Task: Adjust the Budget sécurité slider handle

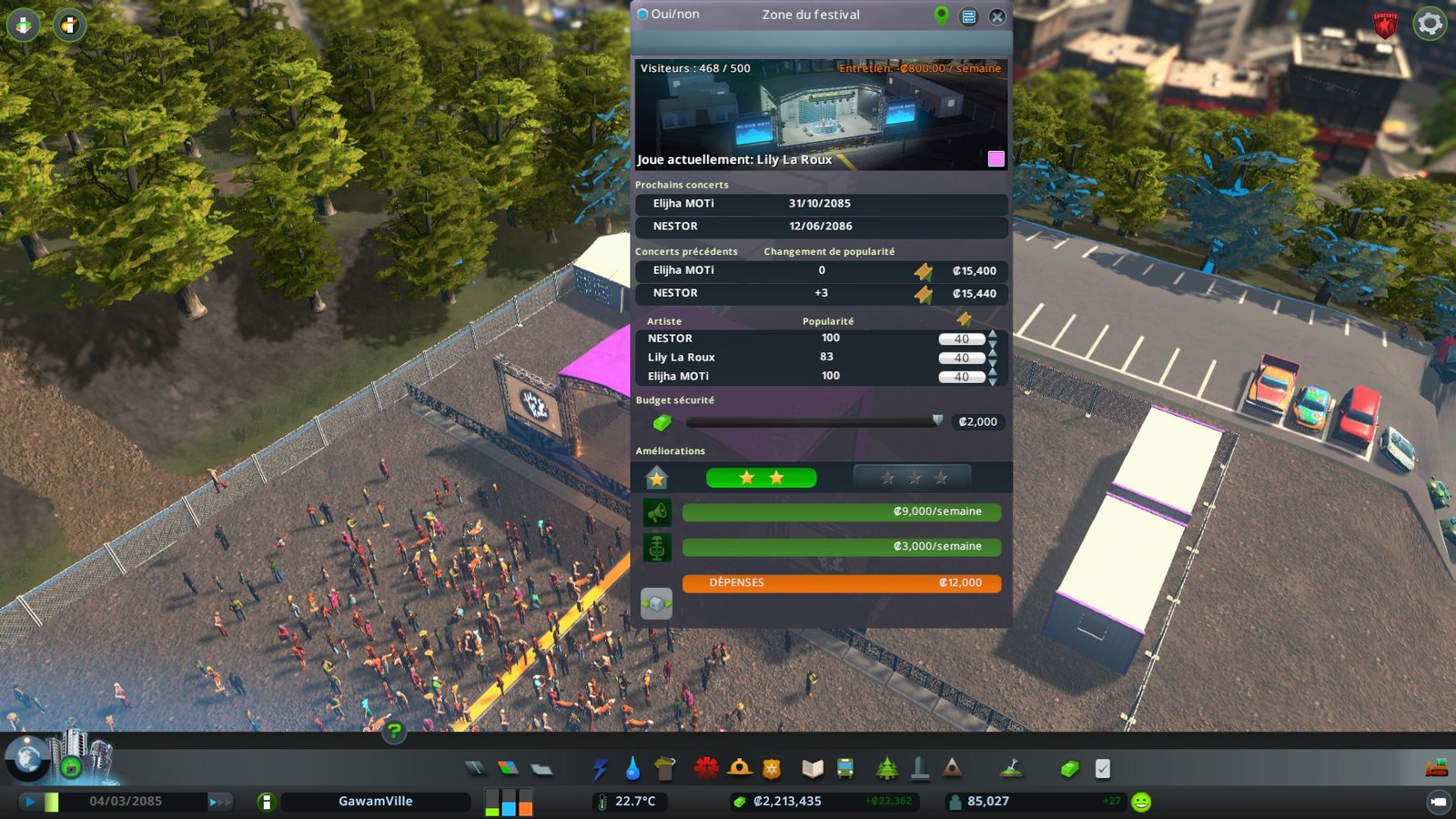Action: pos(937,420)
